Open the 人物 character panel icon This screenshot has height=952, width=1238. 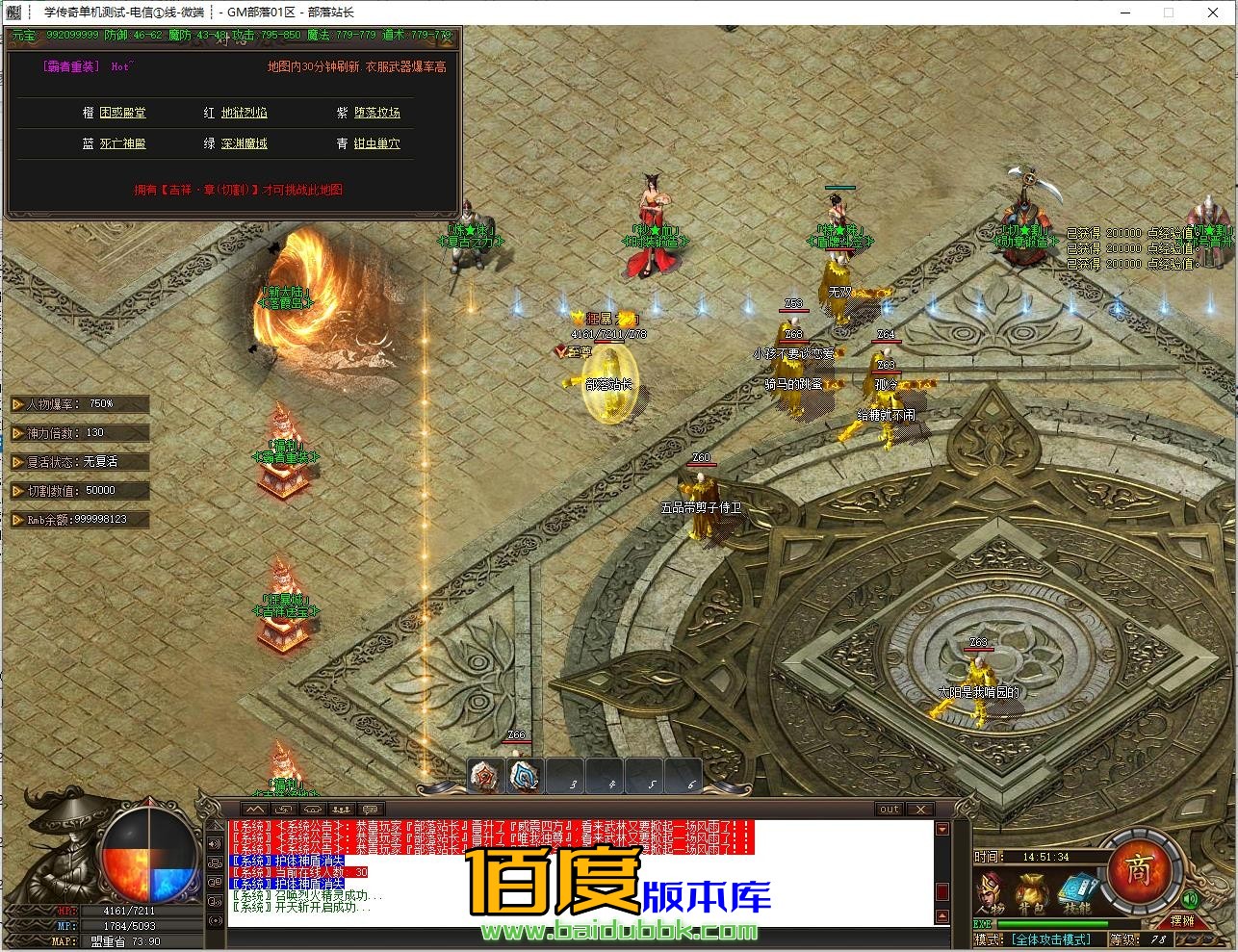991,888
